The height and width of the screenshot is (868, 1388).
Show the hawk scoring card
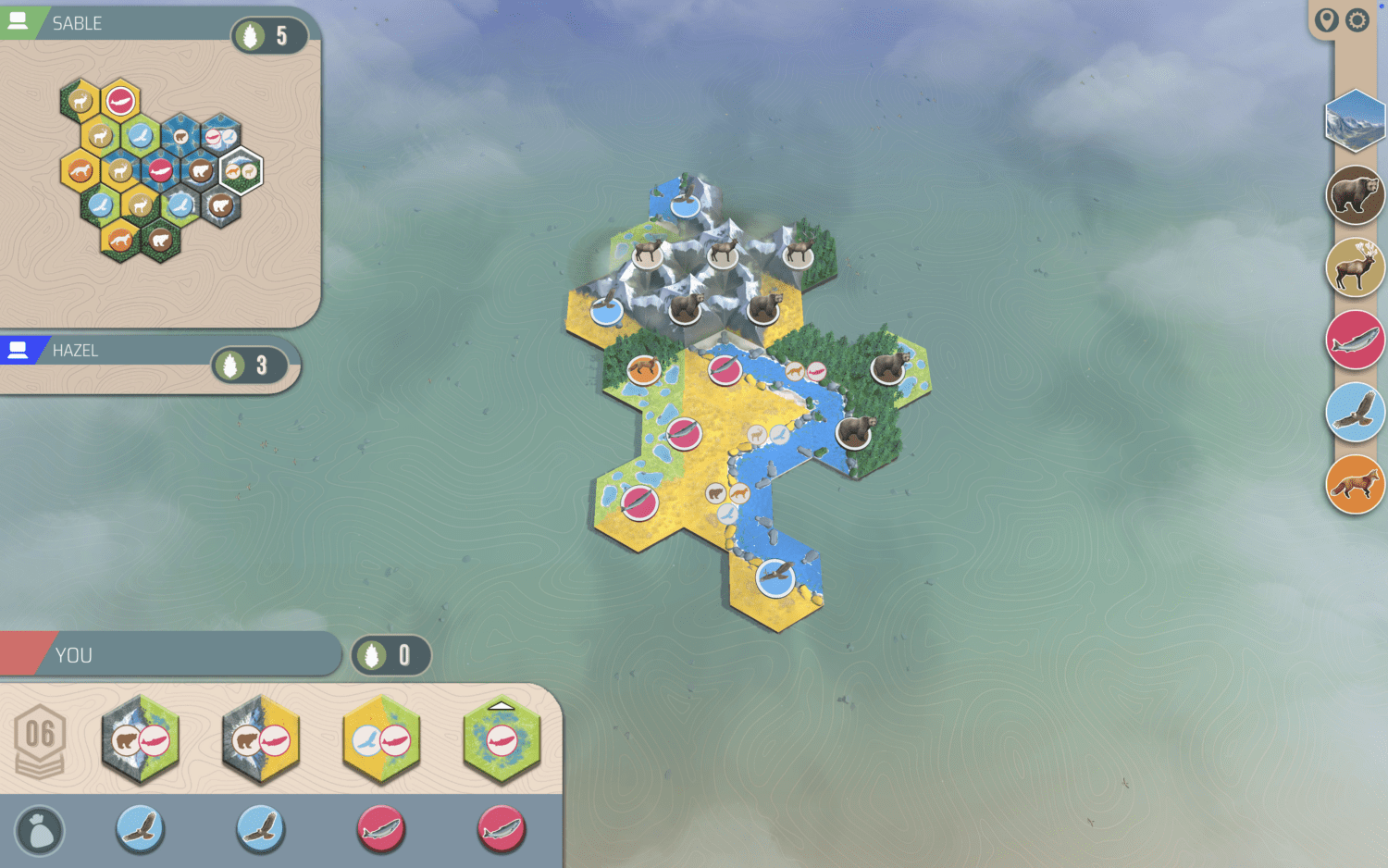[x=1355, y=412]
